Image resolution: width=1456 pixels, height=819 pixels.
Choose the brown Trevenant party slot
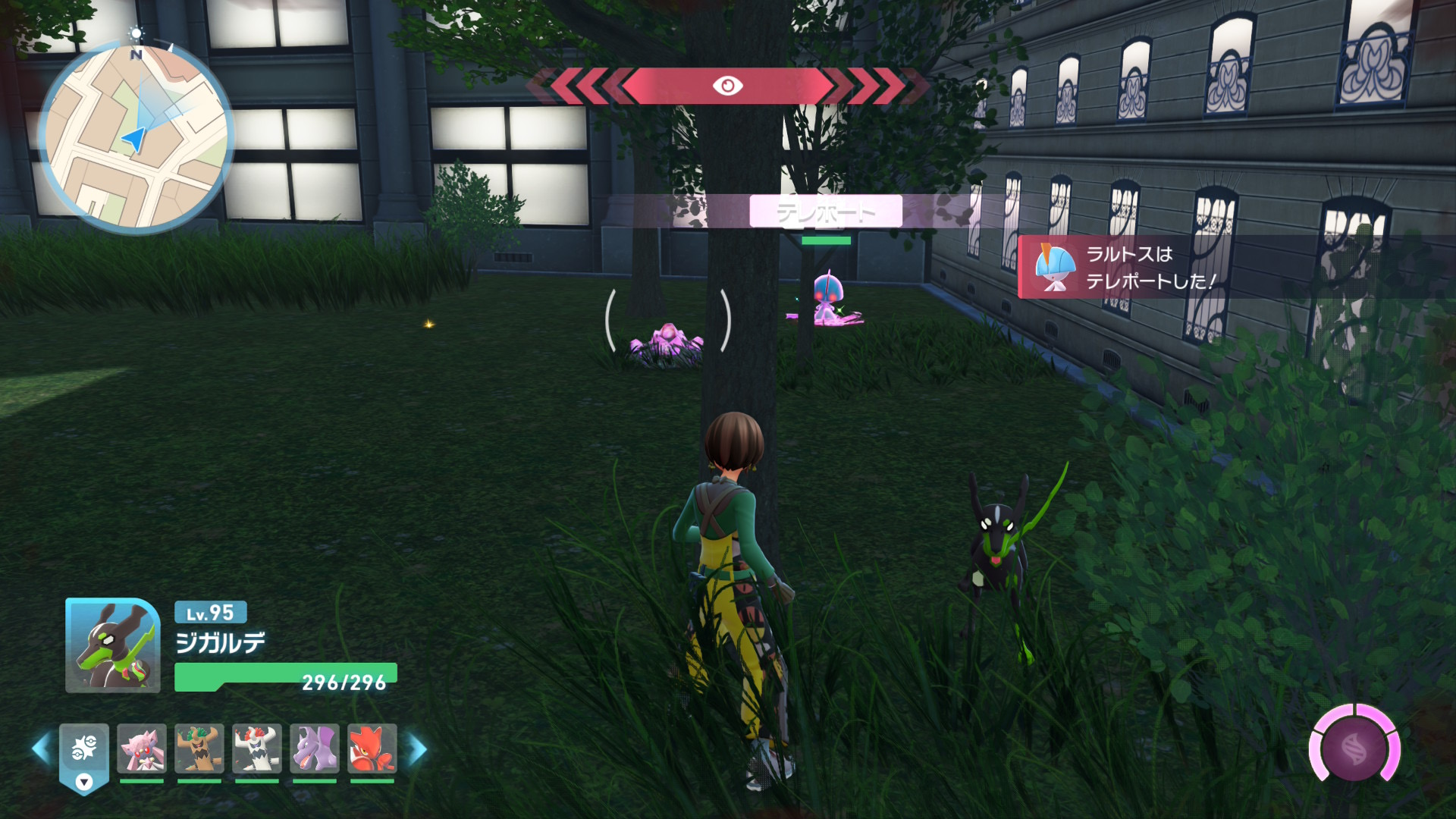point(199,748)
